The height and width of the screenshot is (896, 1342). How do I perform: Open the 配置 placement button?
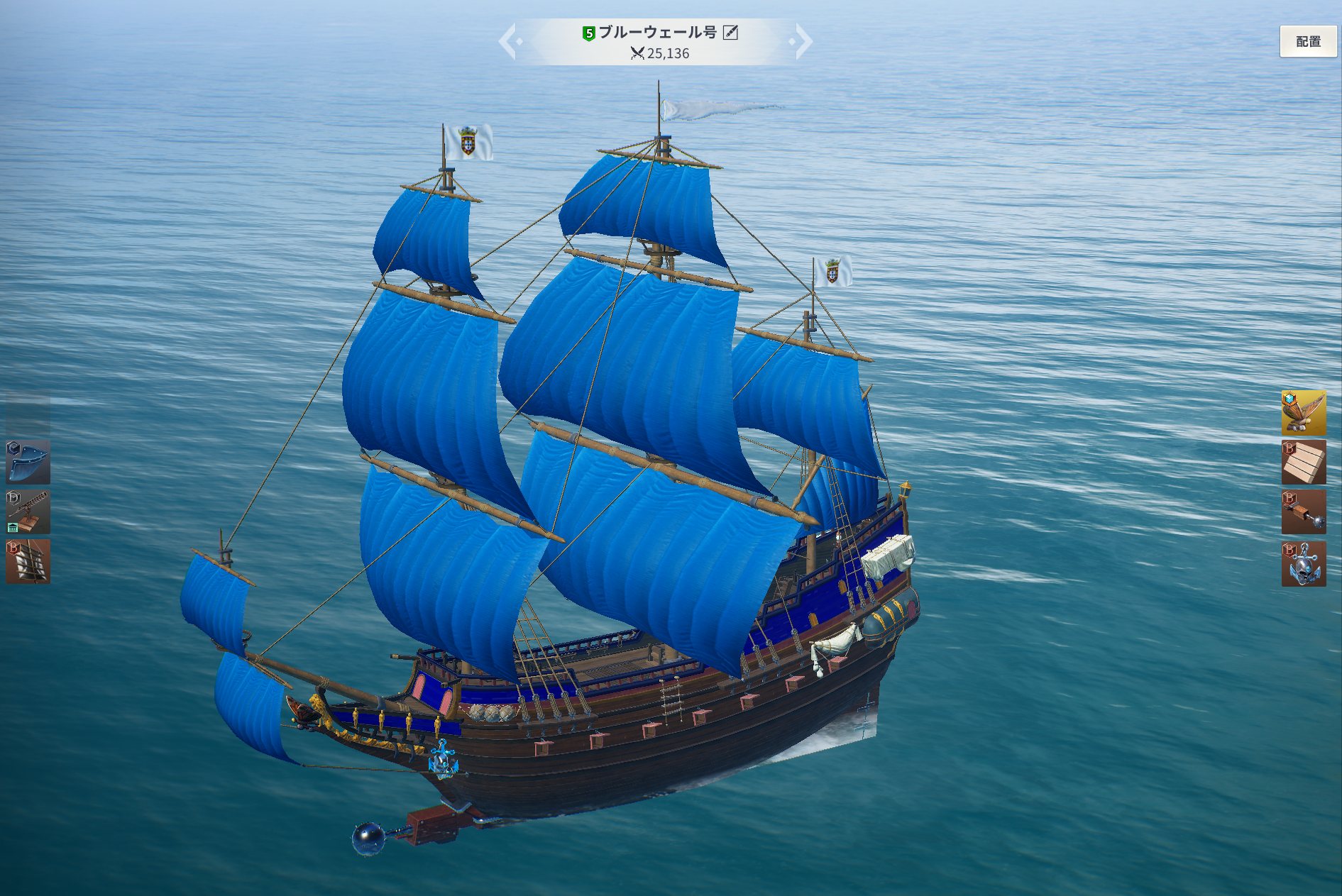pos(1308,41)
